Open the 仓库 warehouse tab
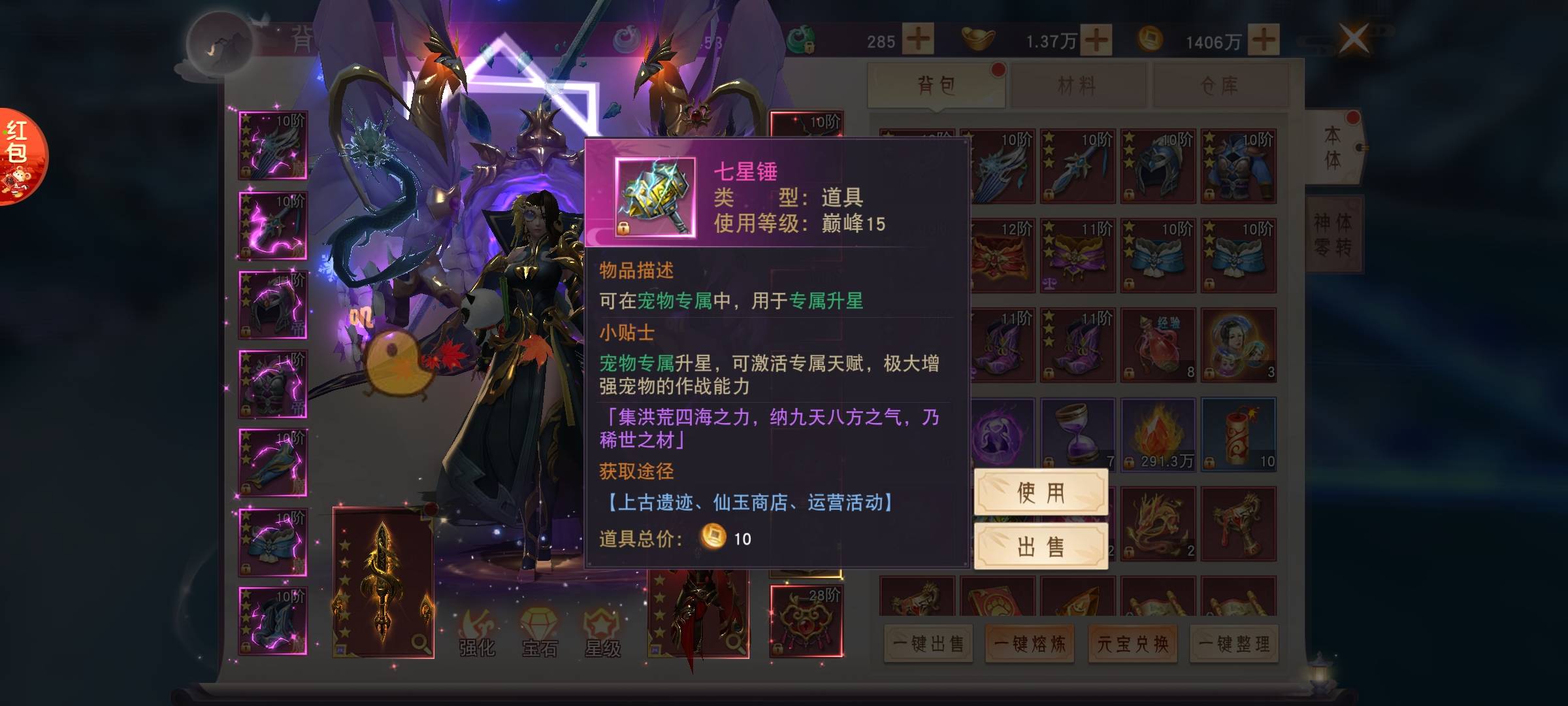 point(1220,85)
